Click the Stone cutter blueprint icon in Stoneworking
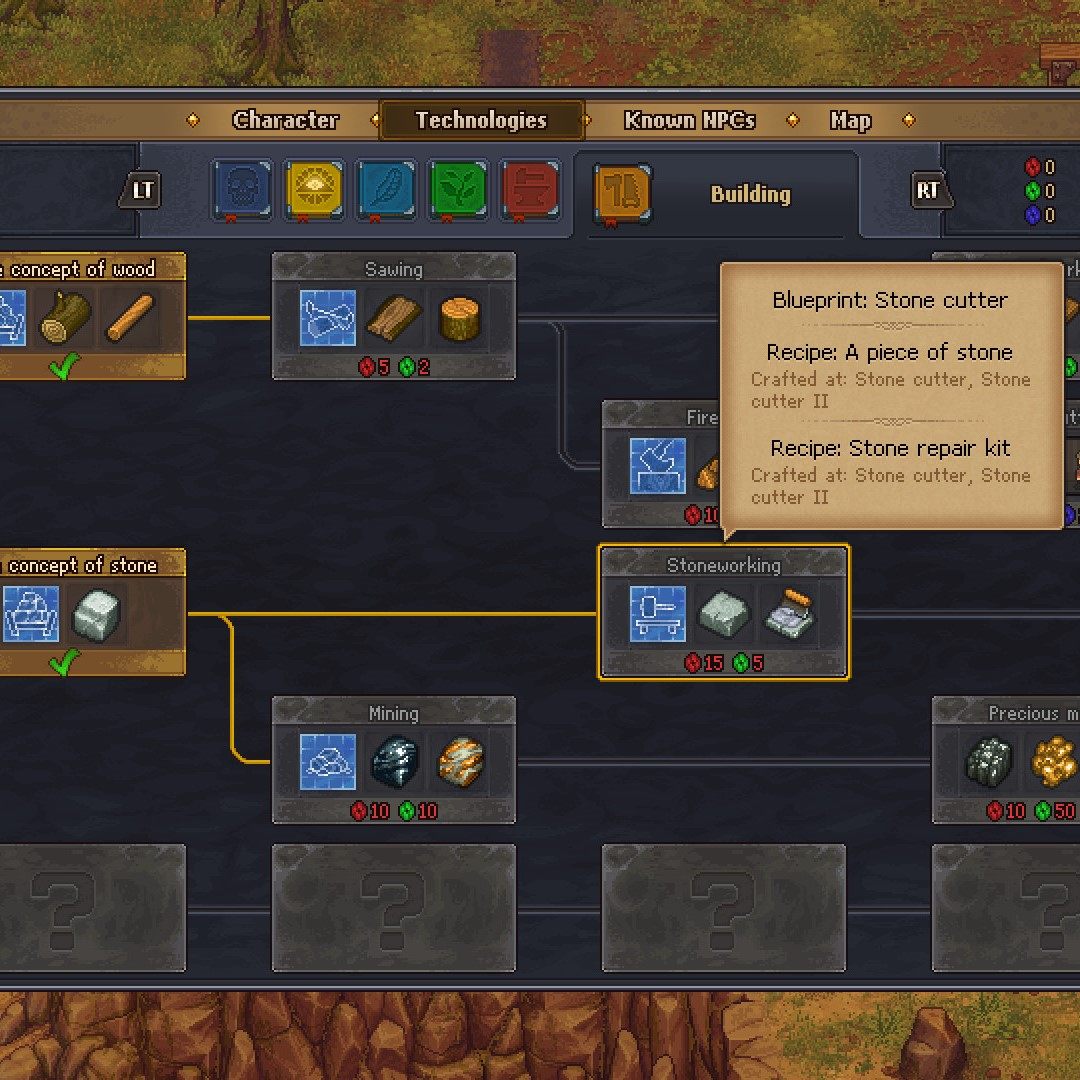This screenshot has height=1080, width=1080. click(658, 614)
